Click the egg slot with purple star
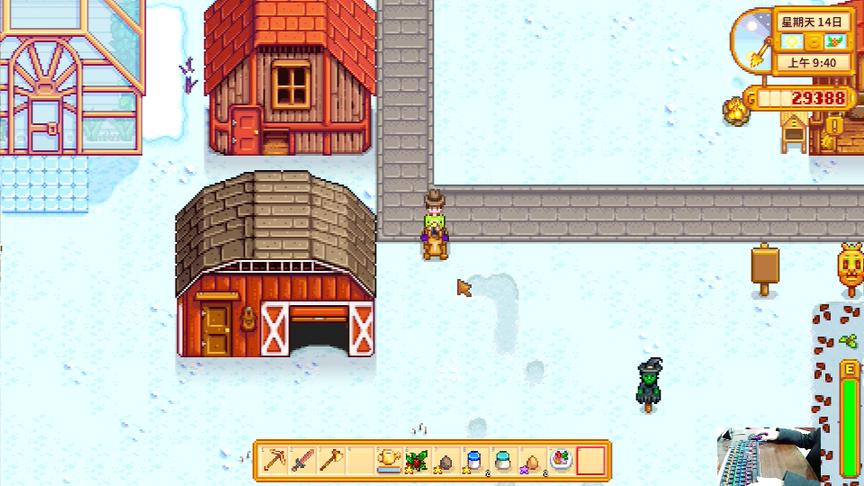864x486 pixels. [532, 460]
